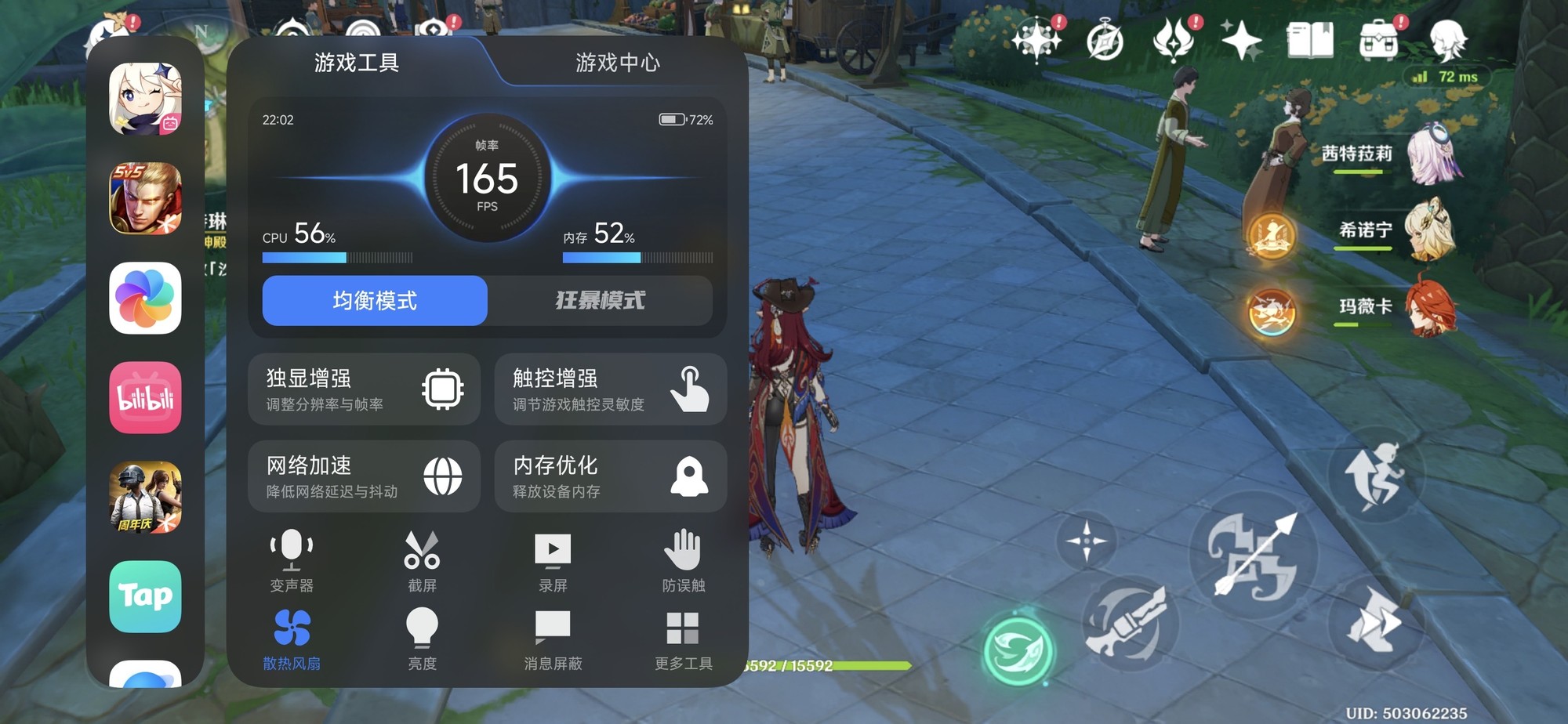Launch bilibili from the sidebar
1568x724 pixels.
pos(145,398)
